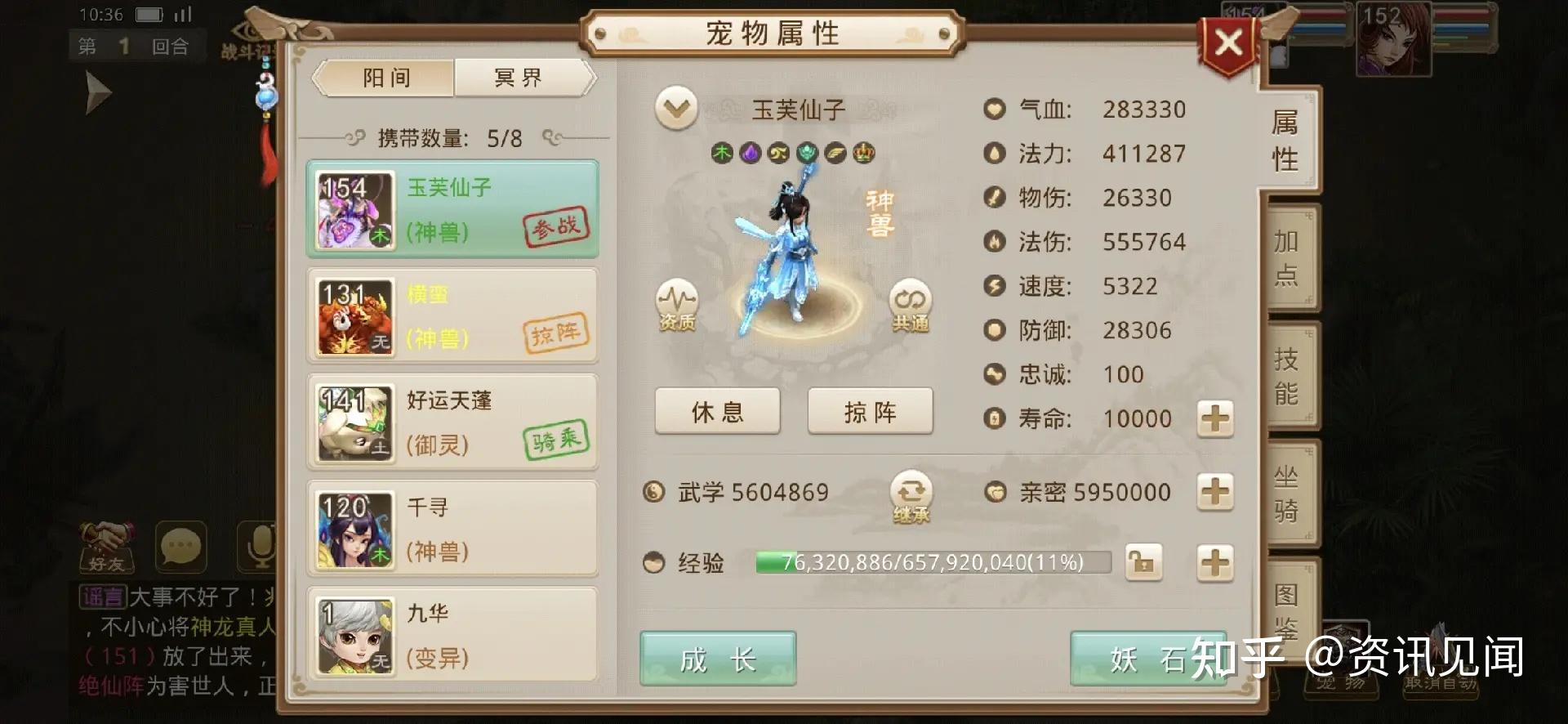Image resolution: width=1568 pixels, height=724 pixels.
Task: Select the microphone voice icon
Action: coord(260,547)
